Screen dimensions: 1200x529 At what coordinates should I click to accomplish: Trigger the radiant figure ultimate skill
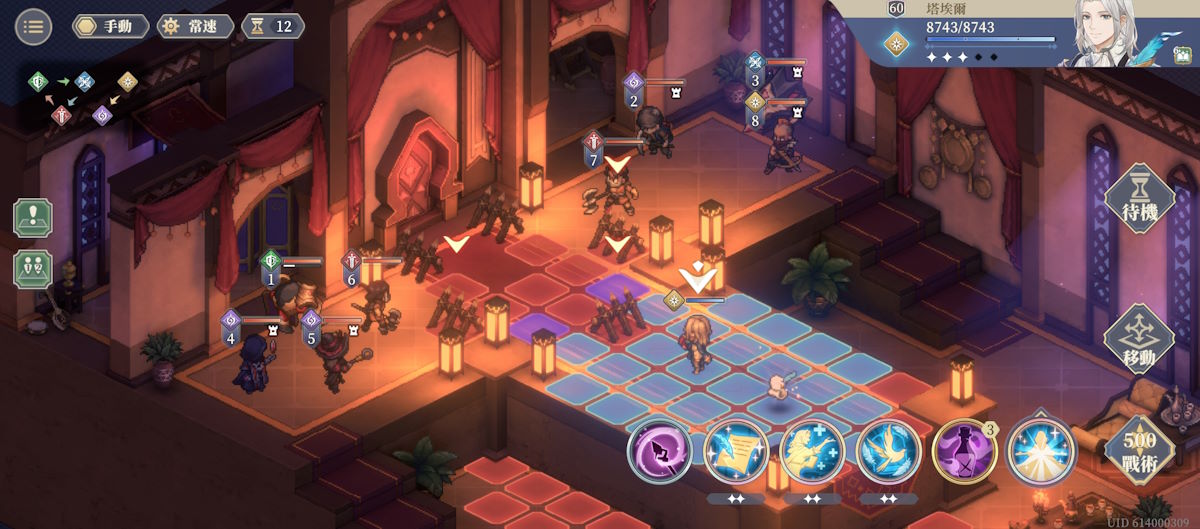point(1041,452)
